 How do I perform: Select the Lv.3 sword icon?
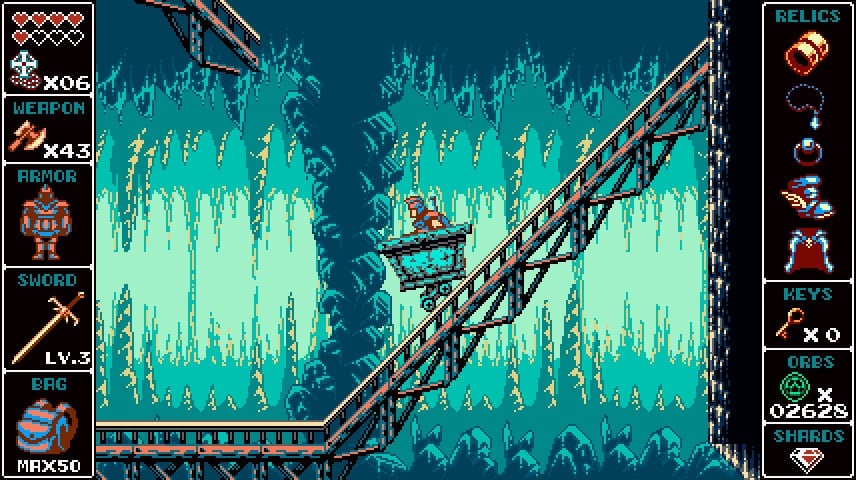point(38,320)
